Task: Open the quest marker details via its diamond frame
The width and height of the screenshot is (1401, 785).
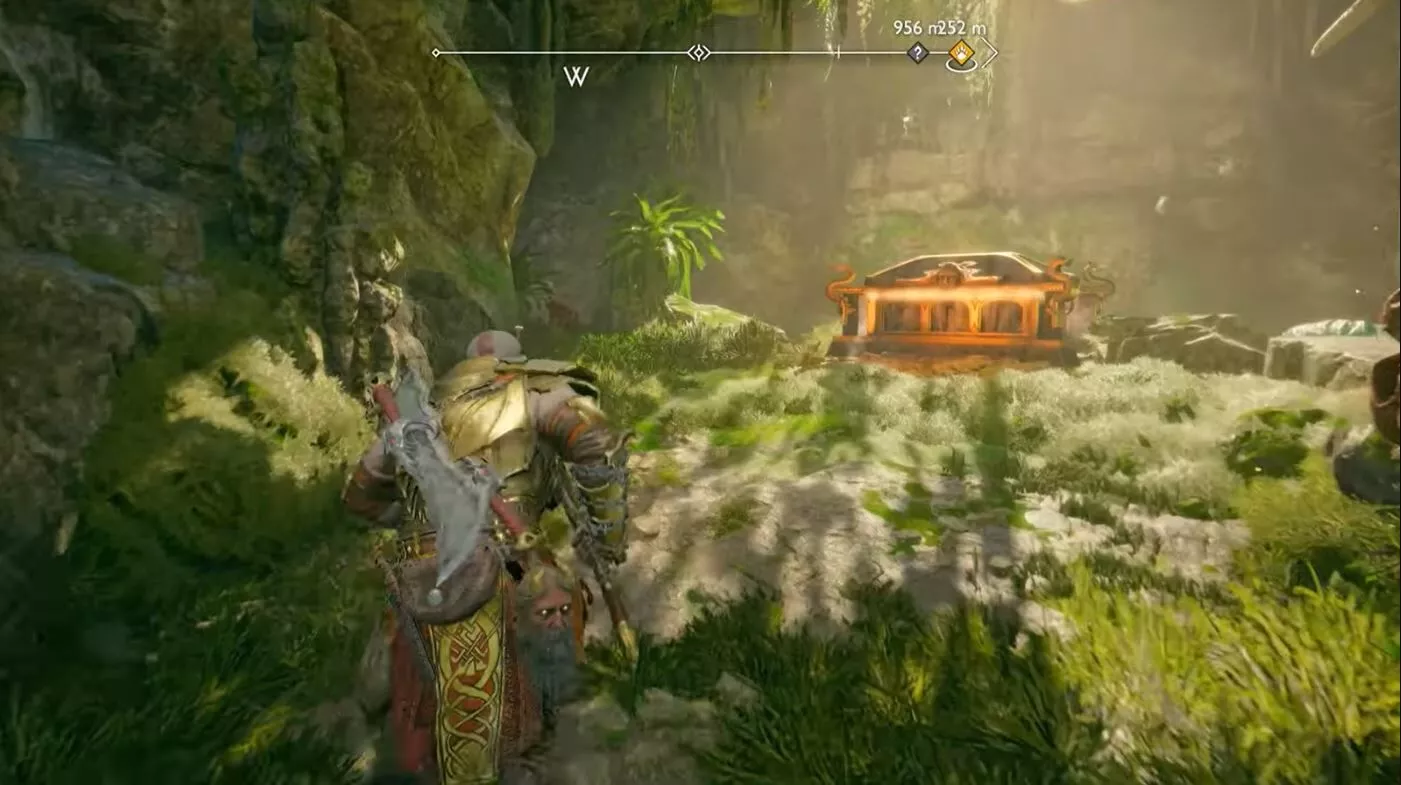Action: tap(962, 52)
